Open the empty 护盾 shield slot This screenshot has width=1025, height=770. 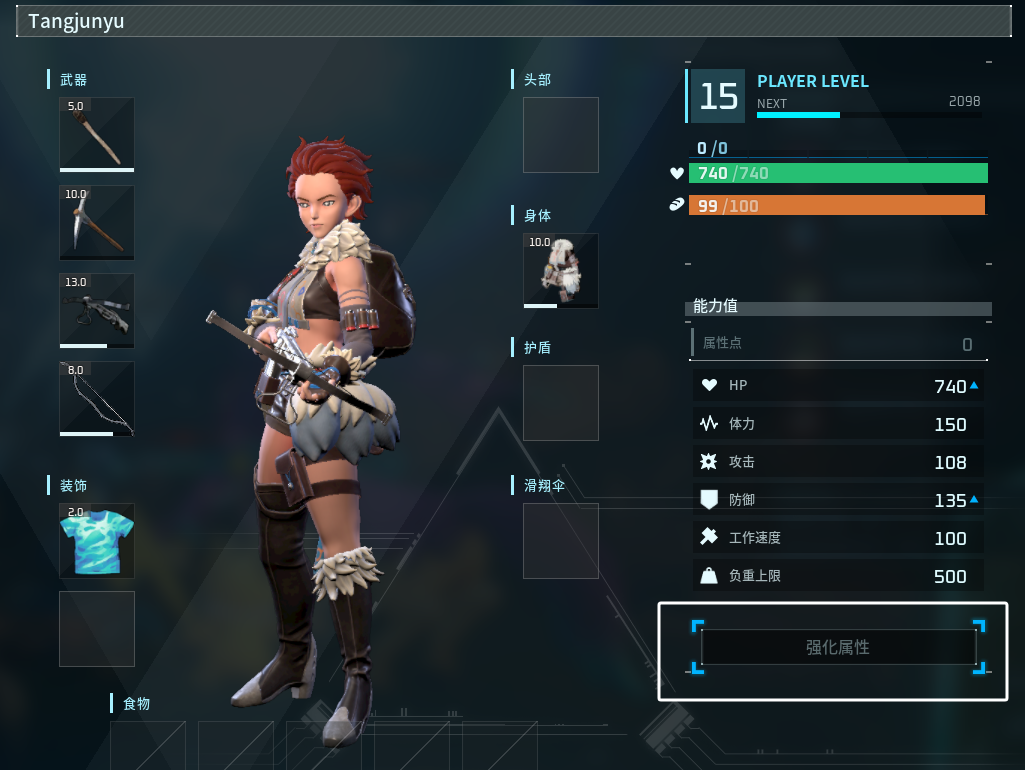pyautogui.click(x=561, y=403)
